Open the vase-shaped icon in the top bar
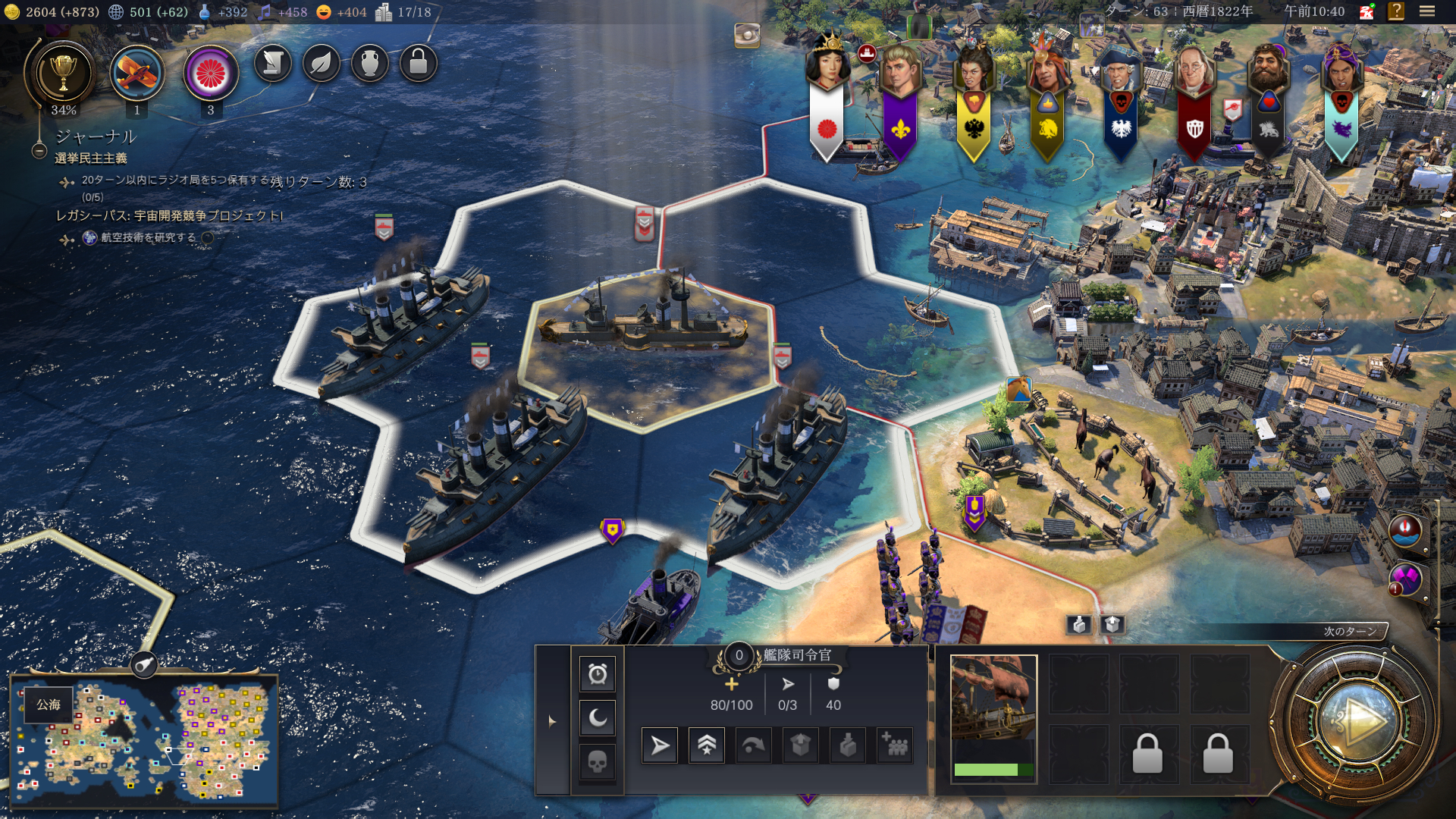Screen dimensions: 1456x819 [369, 64]
